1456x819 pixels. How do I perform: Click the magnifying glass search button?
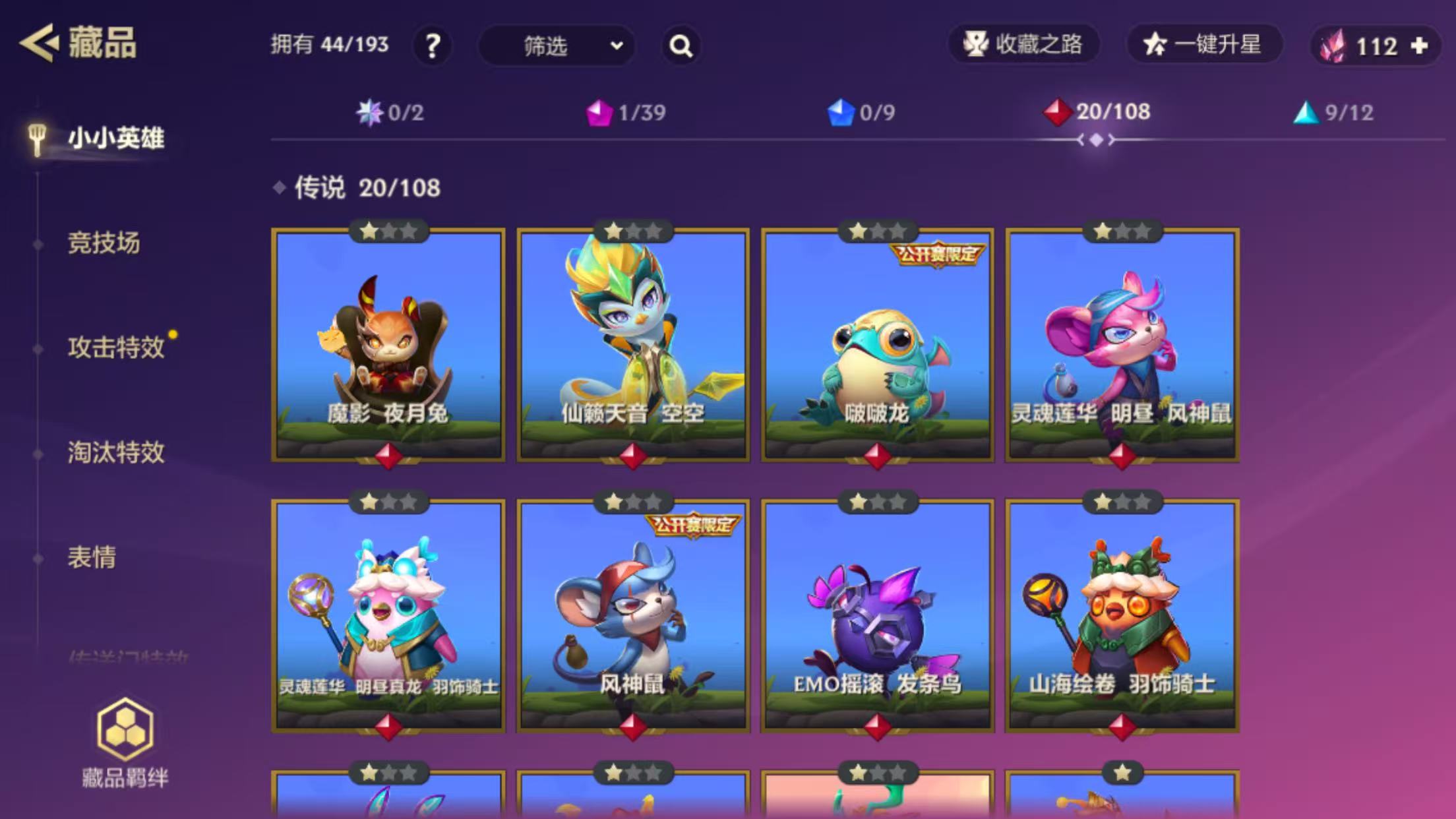tap(681, 46)
